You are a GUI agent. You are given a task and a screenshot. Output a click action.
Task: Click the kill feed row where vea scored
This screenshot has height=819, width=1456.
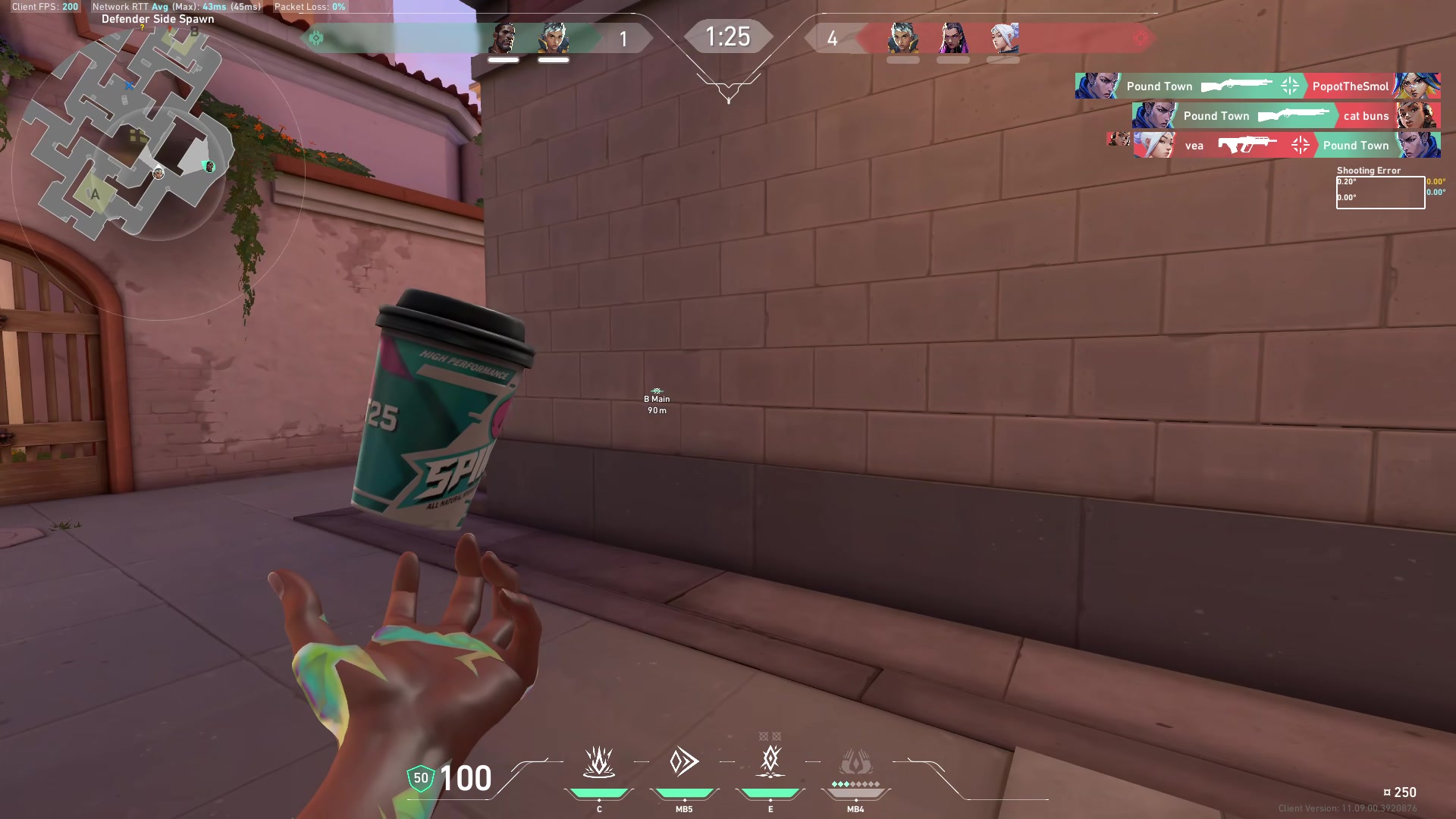pos(1286,145)
